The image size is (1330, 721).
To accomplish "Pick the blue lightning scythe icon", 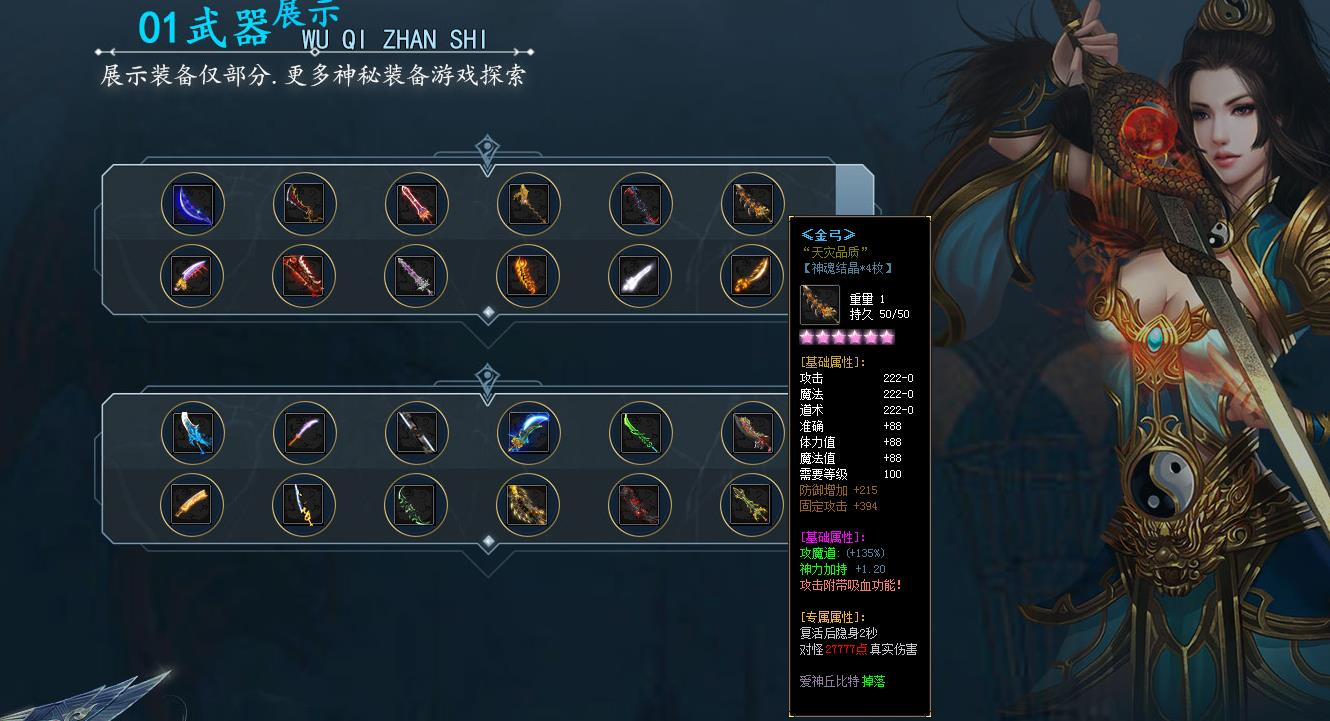I will (528, 433).
